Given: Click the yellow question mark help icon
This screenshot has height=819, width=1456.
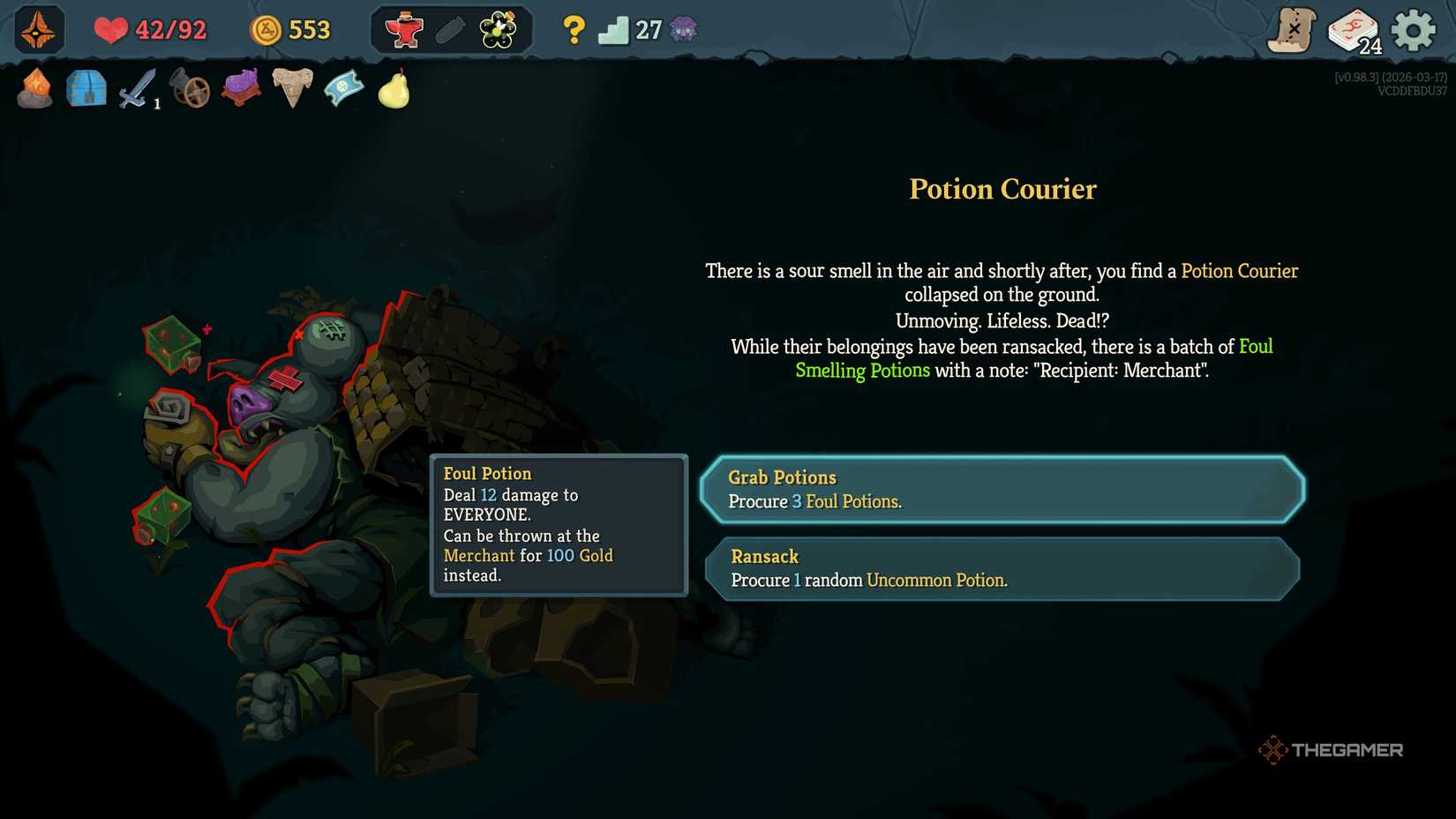Looking at the screenshot, I should click(574, 29).
